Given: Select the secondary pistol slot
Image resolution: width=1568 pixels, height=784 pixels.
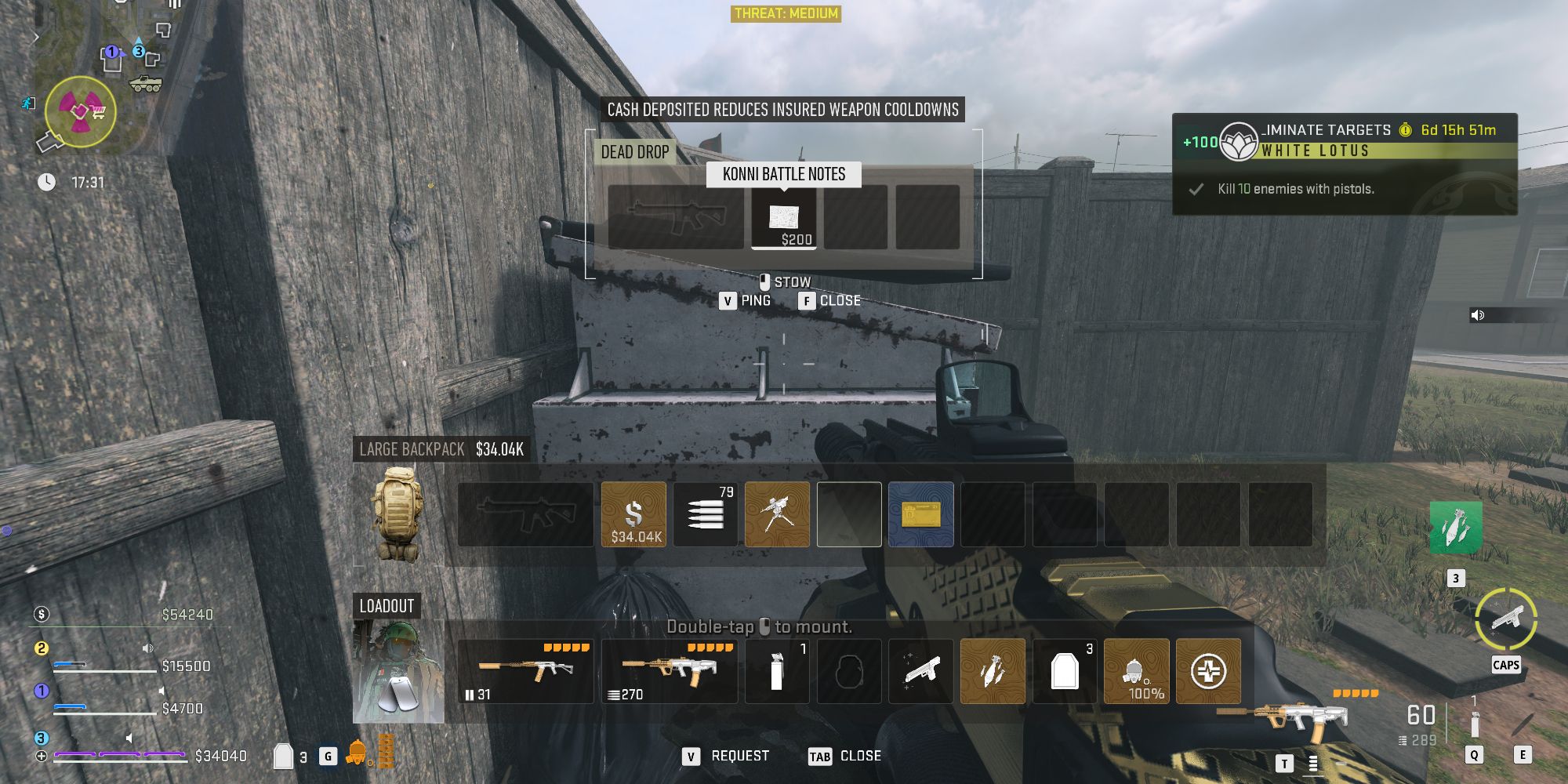Looking at the screenshot, I should (920, 672).
